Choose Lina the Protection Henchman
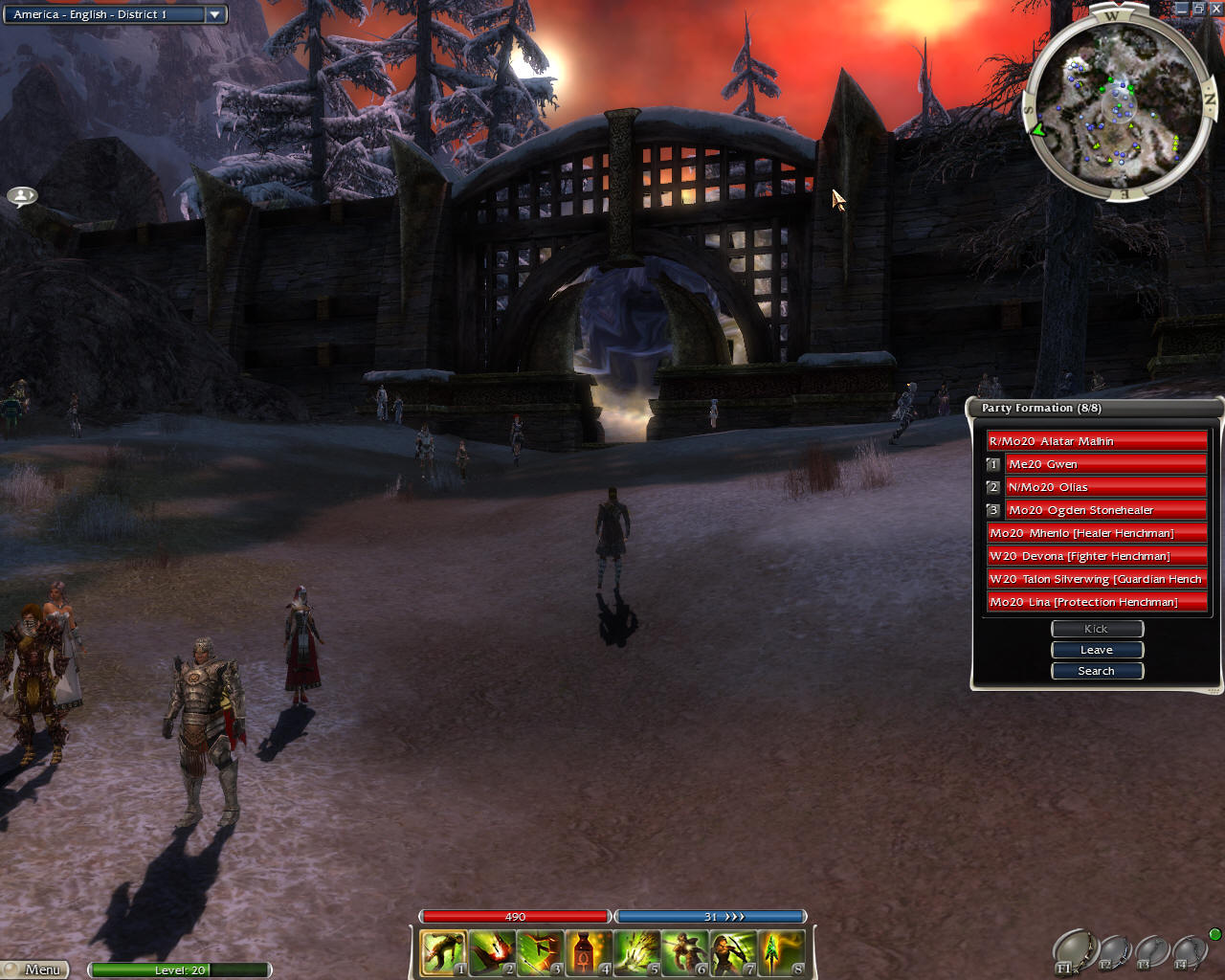1225x980 pixels. 1097,602
